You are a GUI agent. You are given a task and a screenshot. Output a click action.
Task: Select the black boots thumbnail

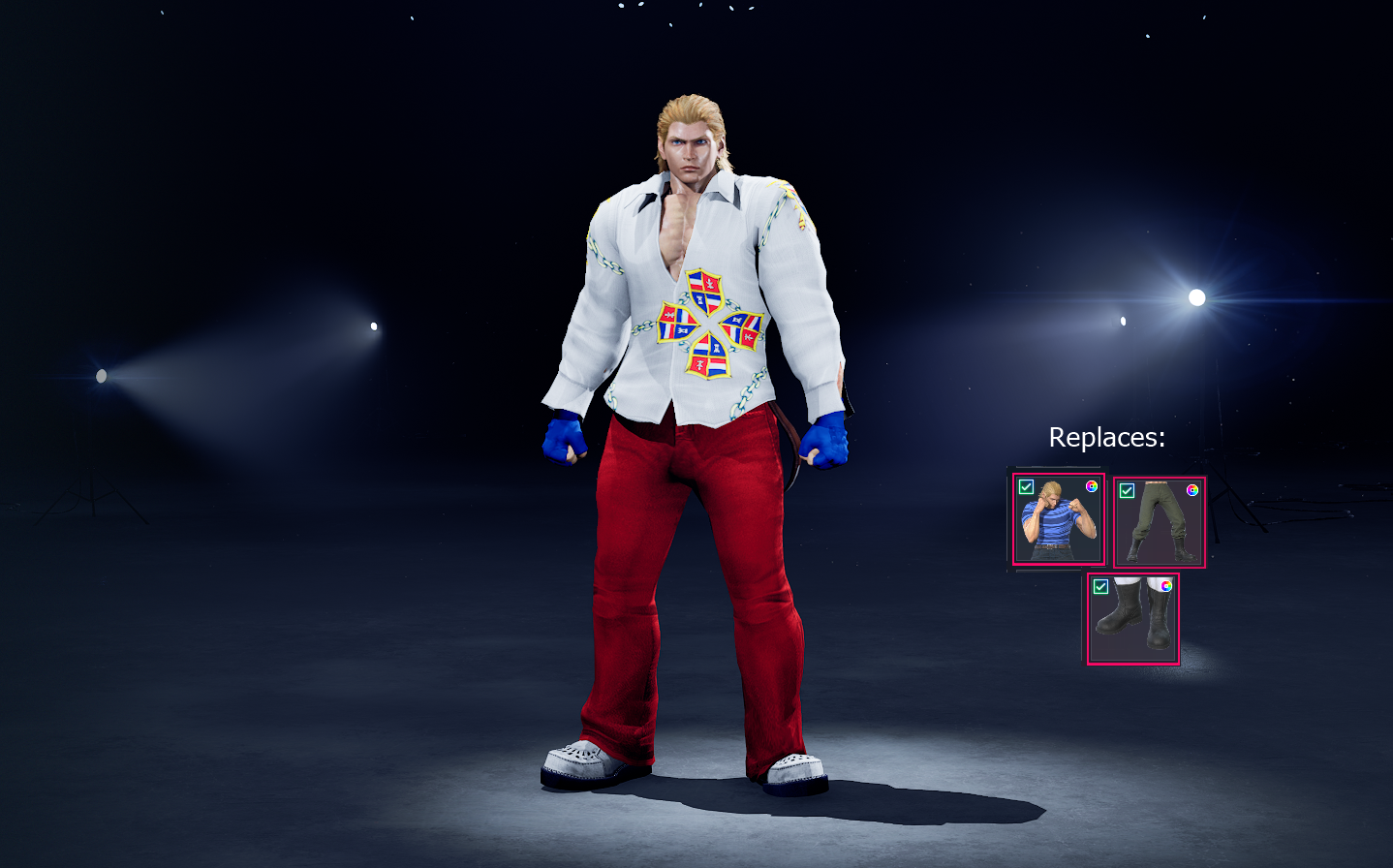coord(1132,625)
